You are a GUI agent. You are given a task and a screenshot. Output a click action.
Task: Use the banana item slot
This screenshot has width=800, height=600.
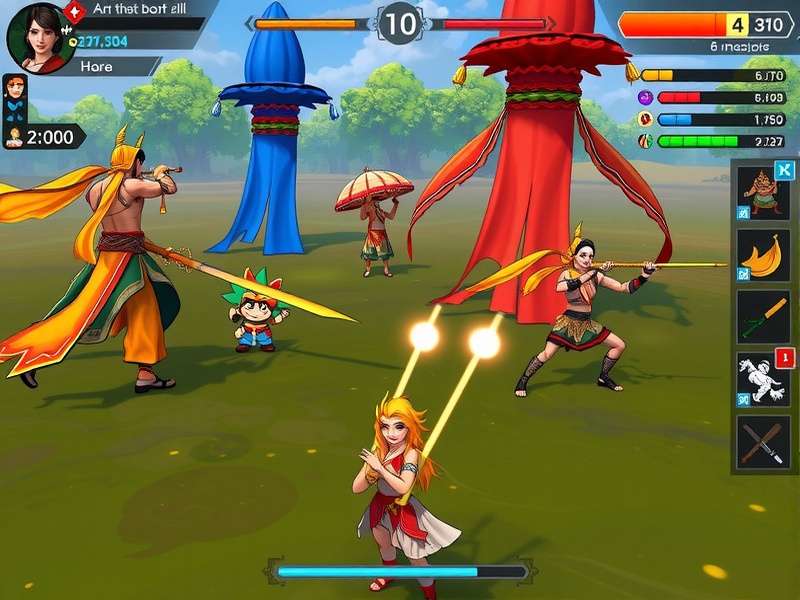coord(763,255)
